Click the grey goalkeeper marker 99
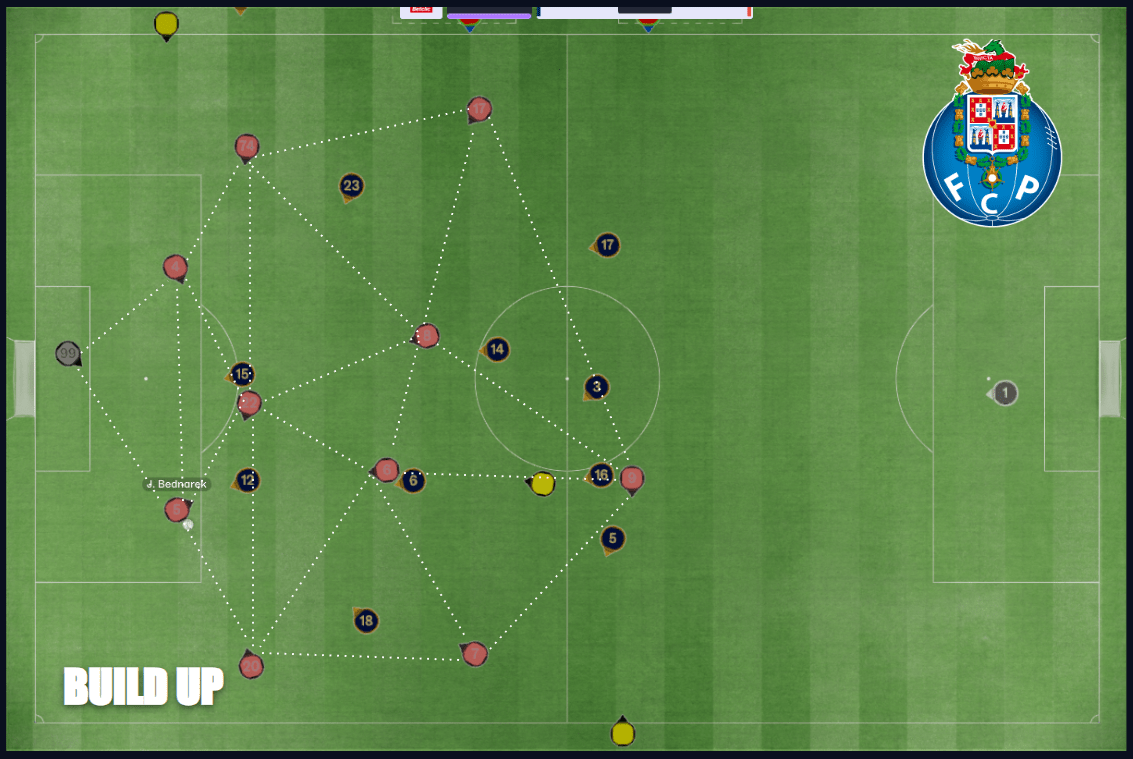1133x759 pixels. coord(68,353)
